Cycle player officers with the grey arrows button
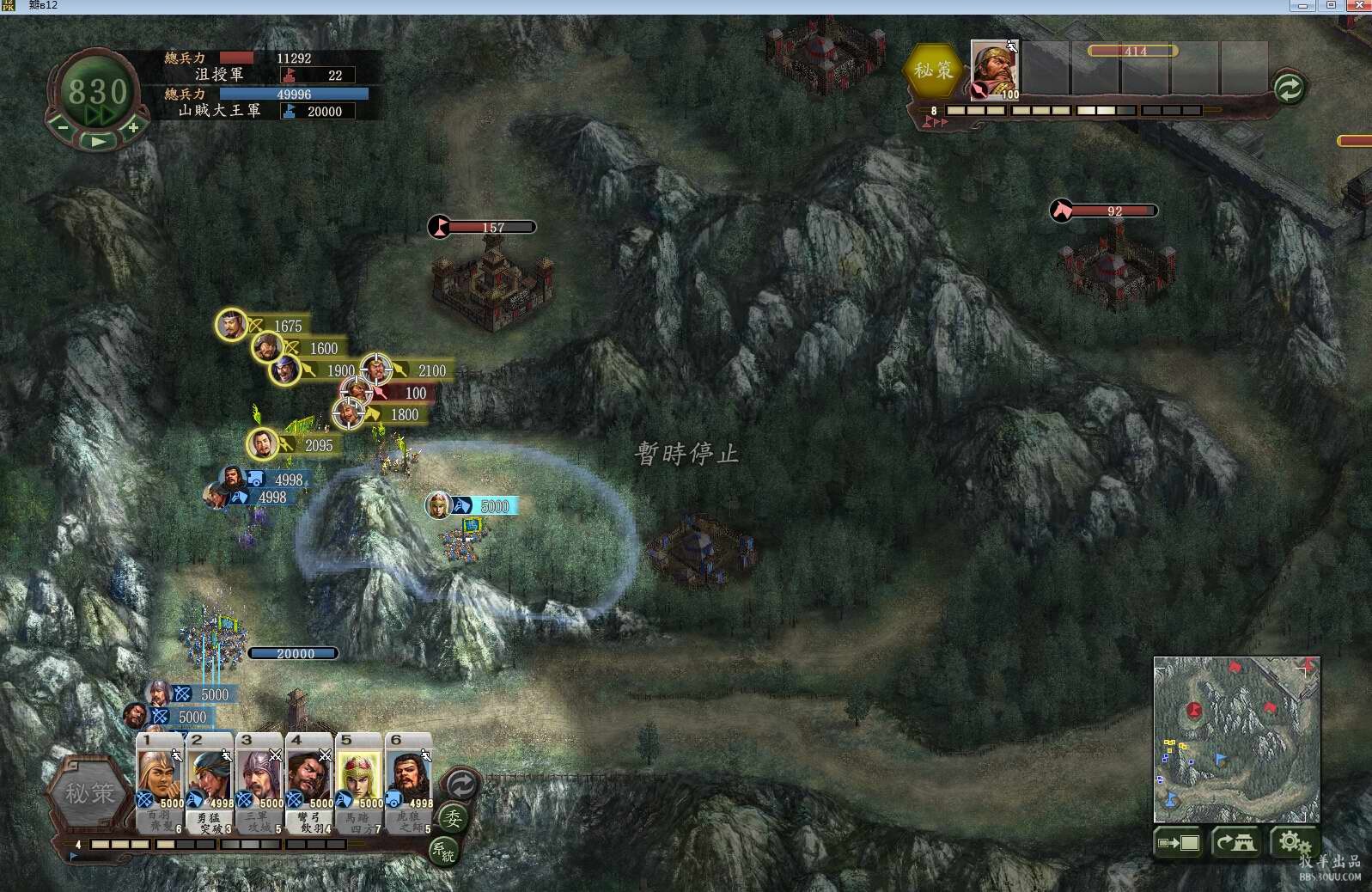The image size is (1372, 892). (x=461, y=784)
